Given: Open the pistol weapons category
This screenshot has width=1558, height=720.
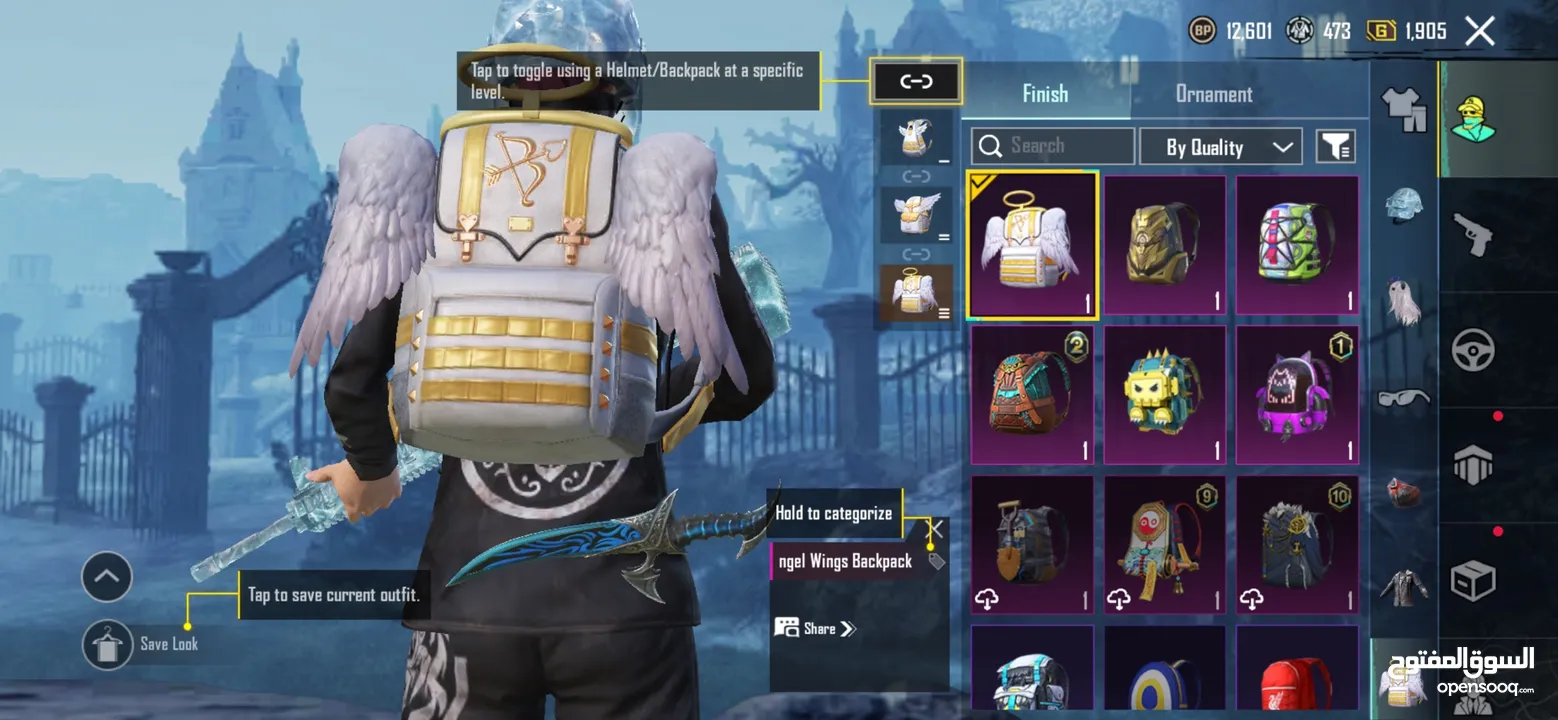Looking at the screenshot, I should pos(1473,236).
